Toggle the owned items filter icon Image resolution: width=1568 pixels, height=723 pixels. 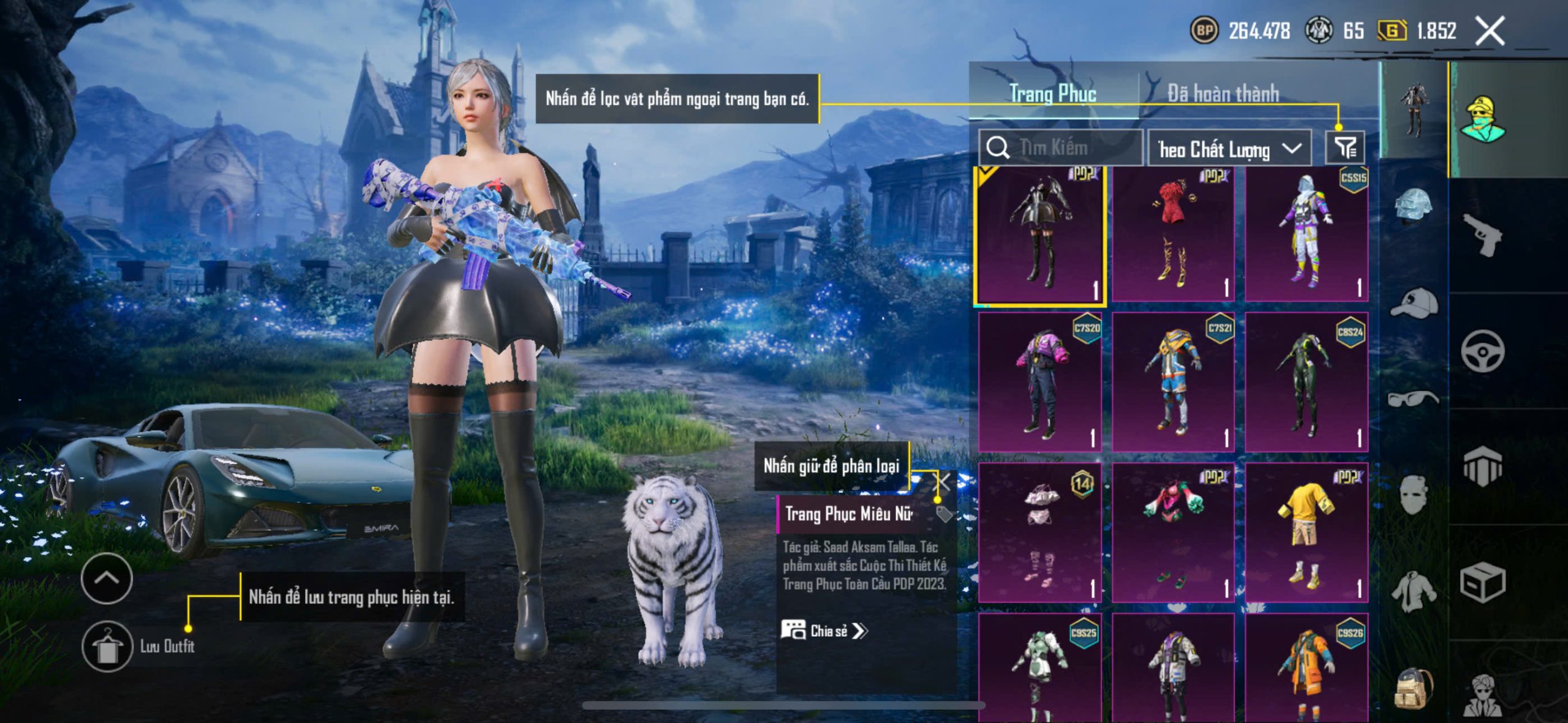click(x=1345, y=148)
